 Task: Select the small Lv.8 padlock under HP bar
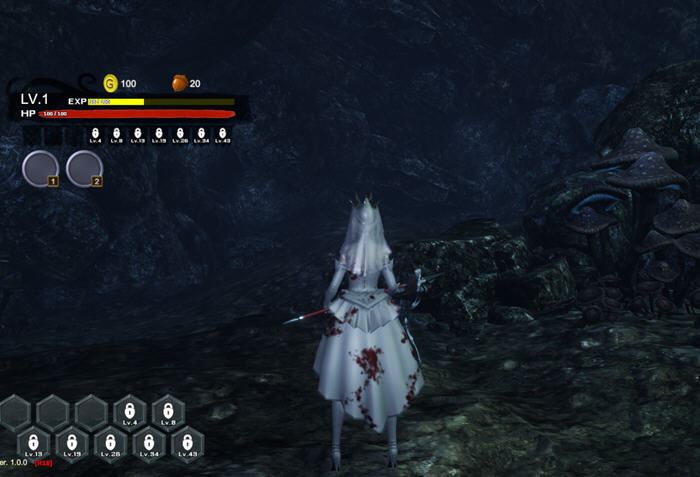coord(116,133)
